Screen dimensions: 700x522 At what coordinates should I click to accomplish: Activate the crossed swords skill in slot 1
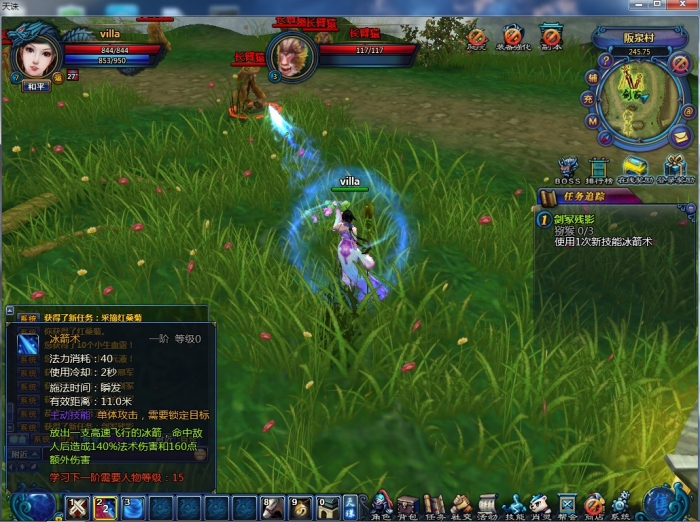tap(78, 508)
